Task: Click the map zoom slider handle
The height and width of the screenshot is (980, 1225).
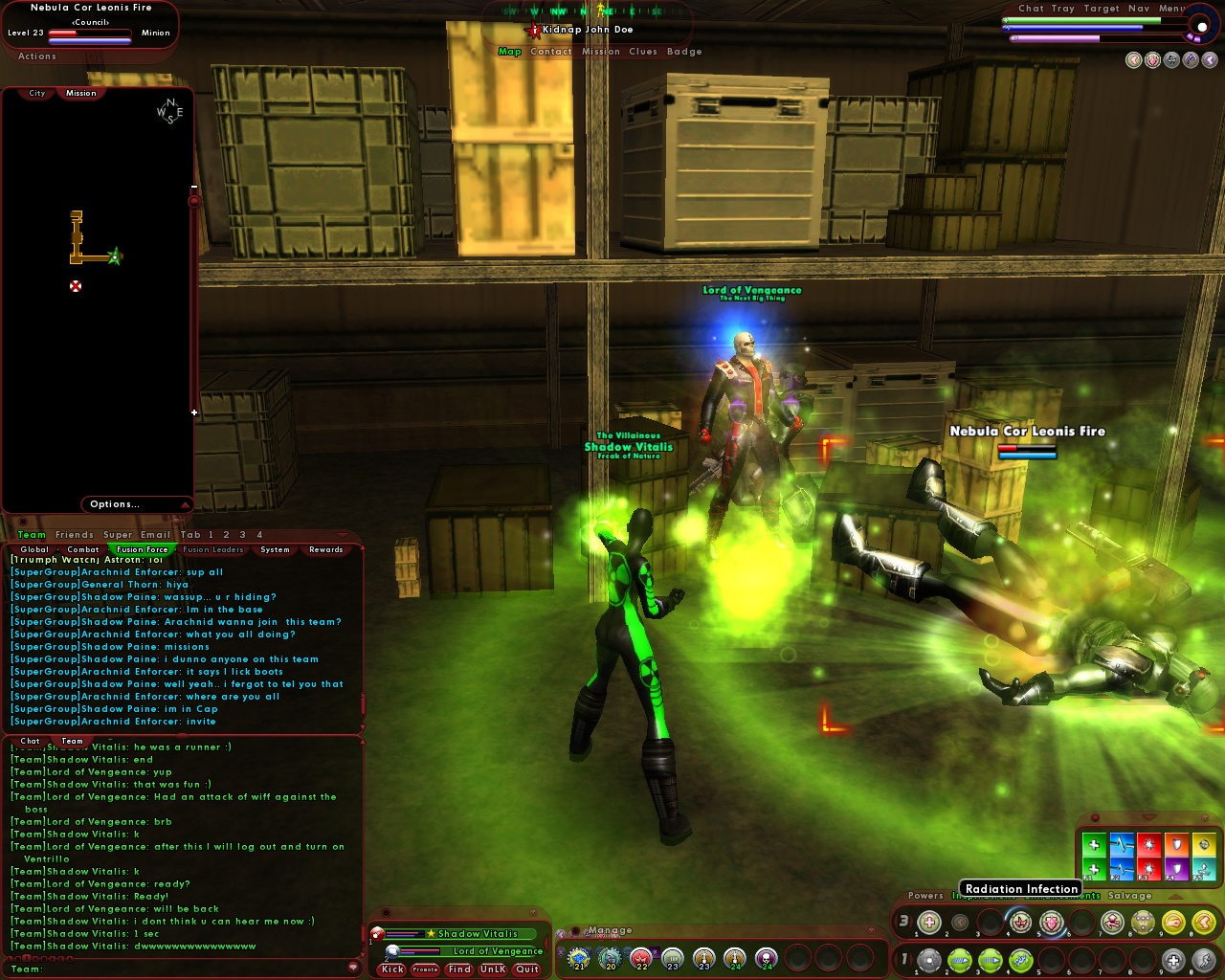Action: [x=196, y=202]
